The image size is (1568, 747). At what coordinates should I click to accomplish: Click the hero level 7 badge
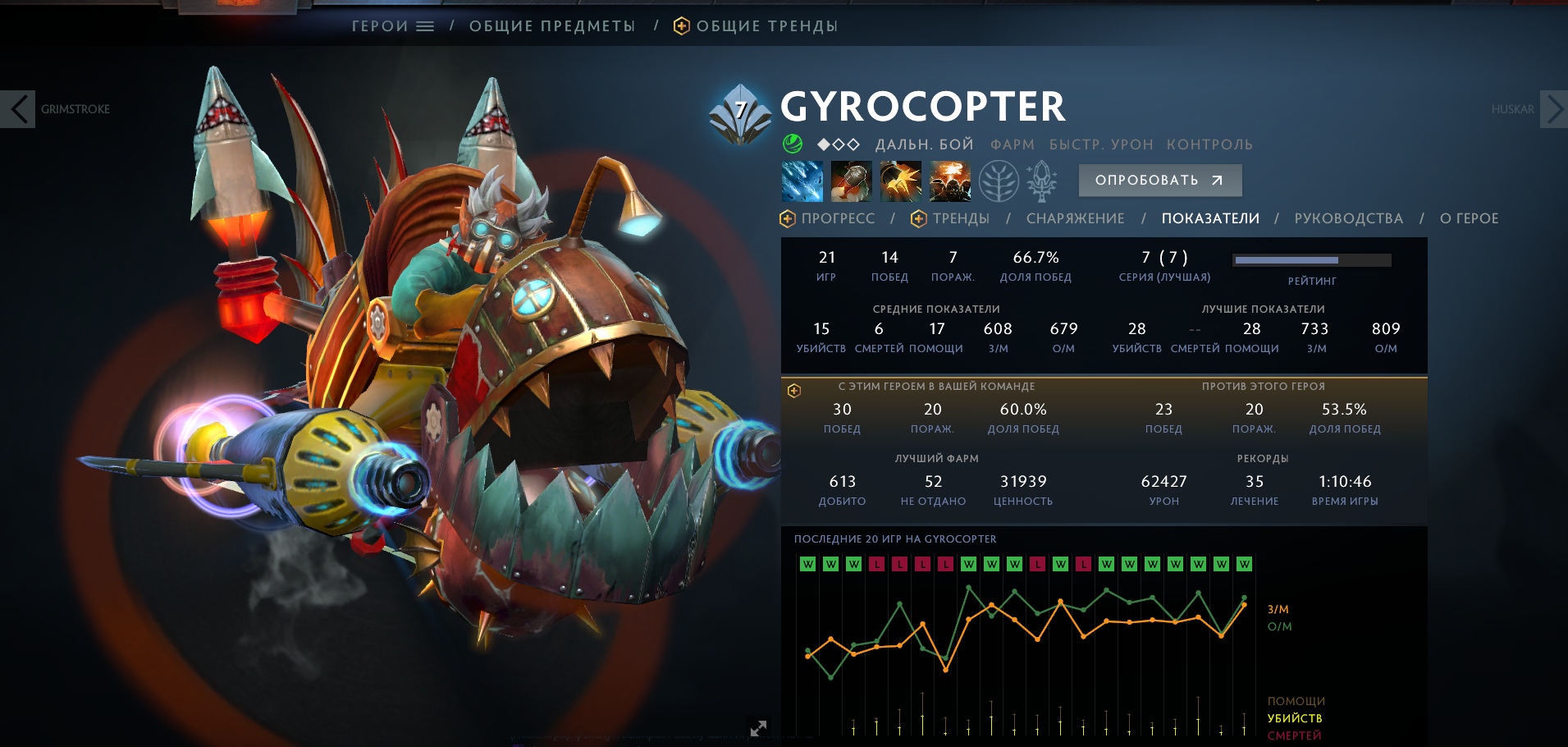(740, 112)
